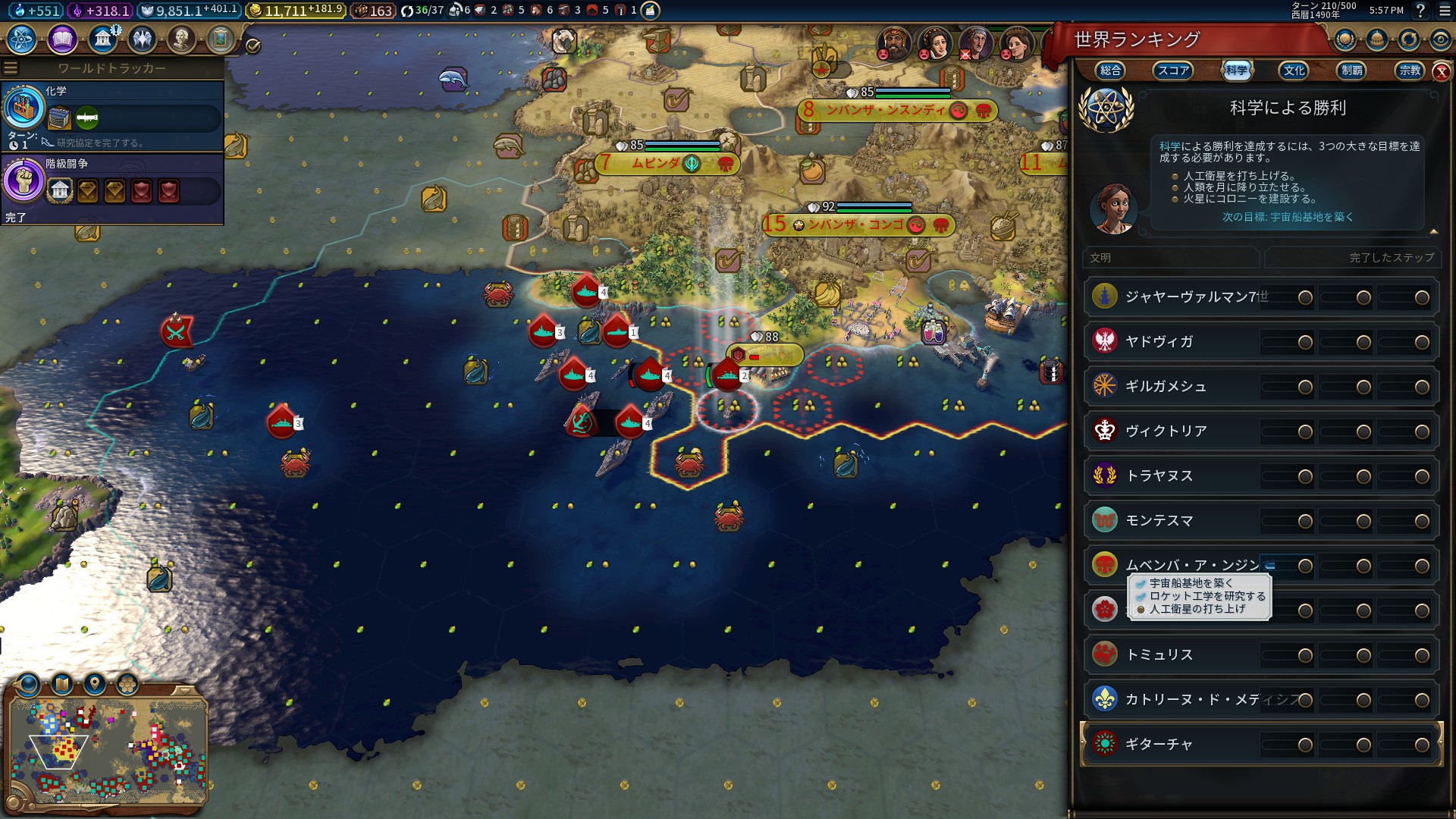1456x819 pixels.
Task: Open the civics tree purple book icon
Action: pos(62,39)
